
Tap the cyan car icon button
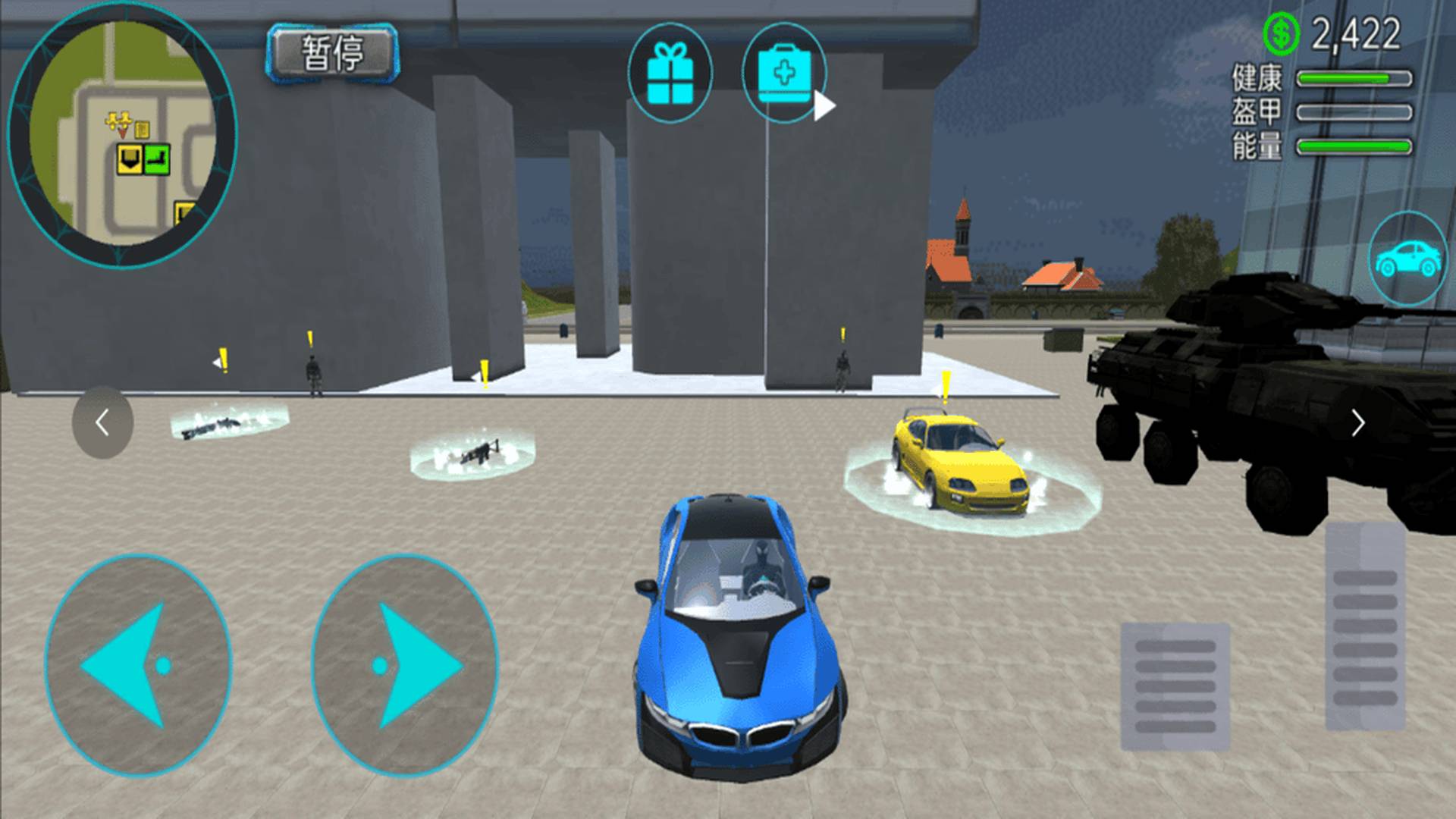[x=1407, y=259]
